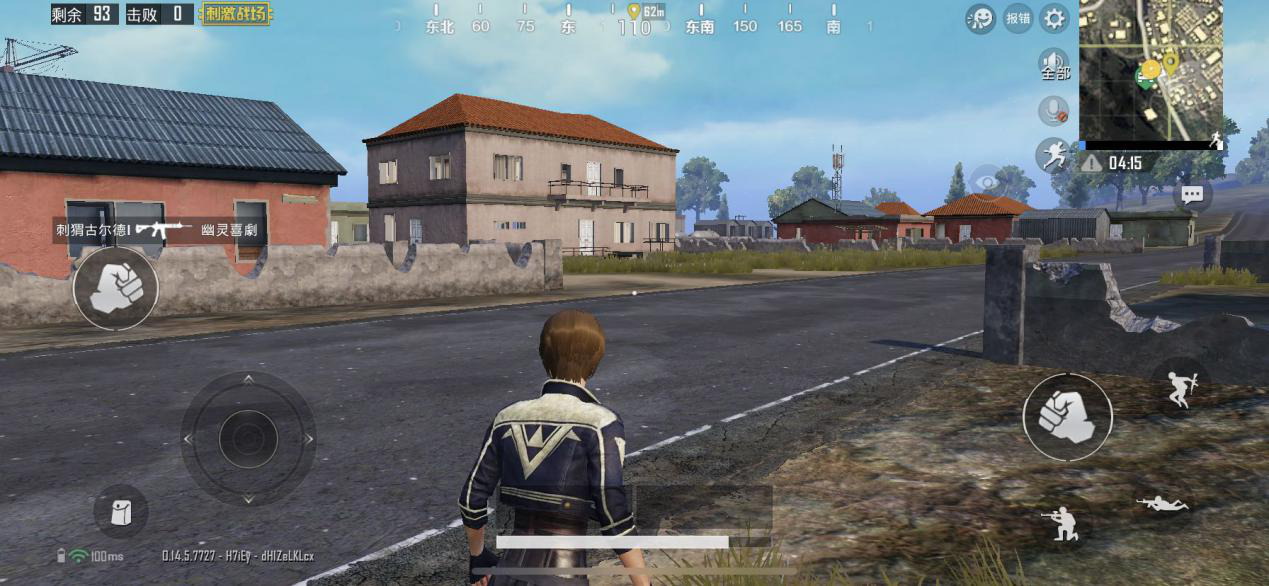The height and width of the screenshot is (586, 1269).
Task: Crouch using the kneeling soldier button
Action: click(1062, 521)
